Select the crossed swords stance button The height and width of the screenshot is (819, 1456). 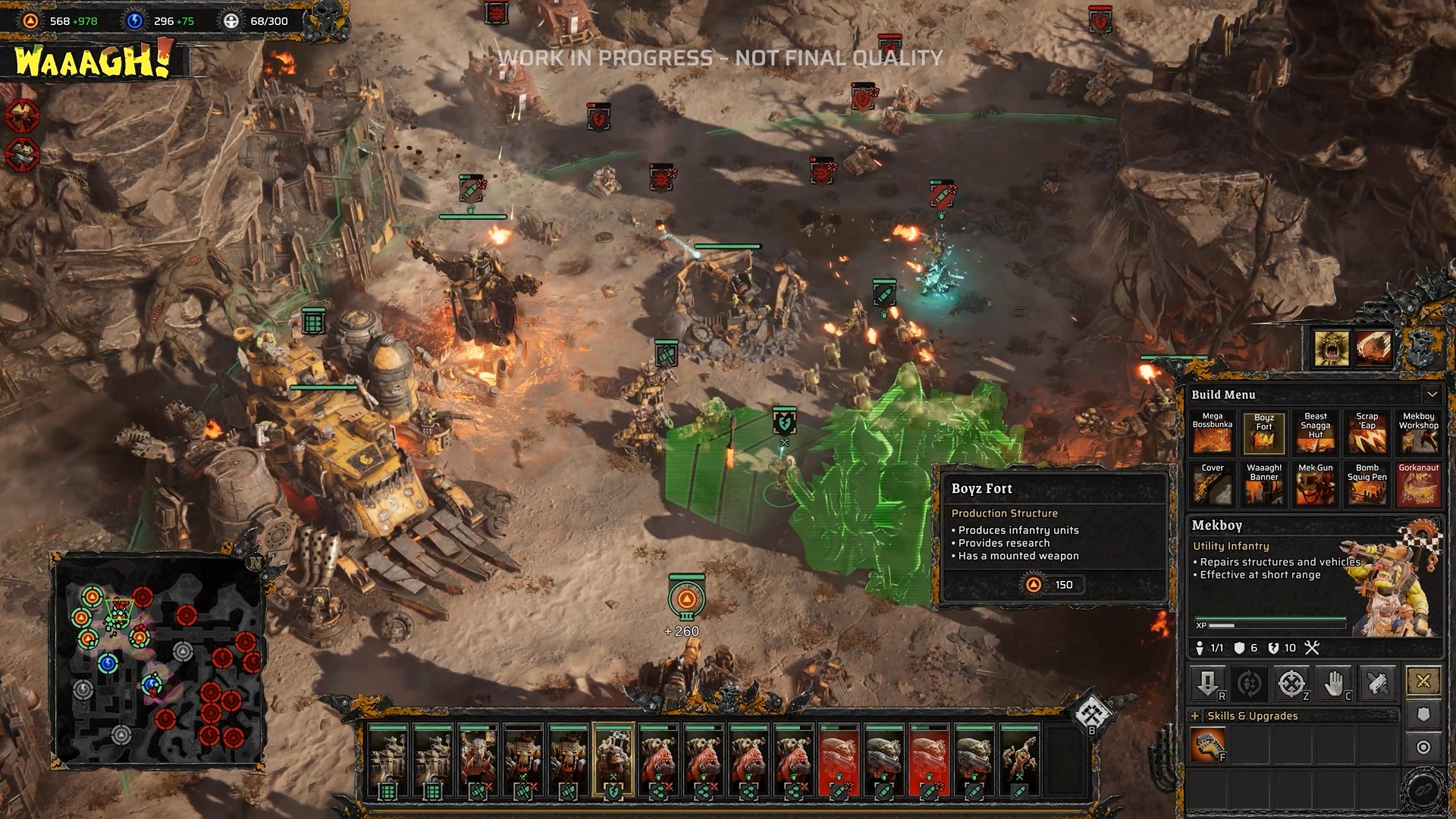click(x=1423, y=681)
